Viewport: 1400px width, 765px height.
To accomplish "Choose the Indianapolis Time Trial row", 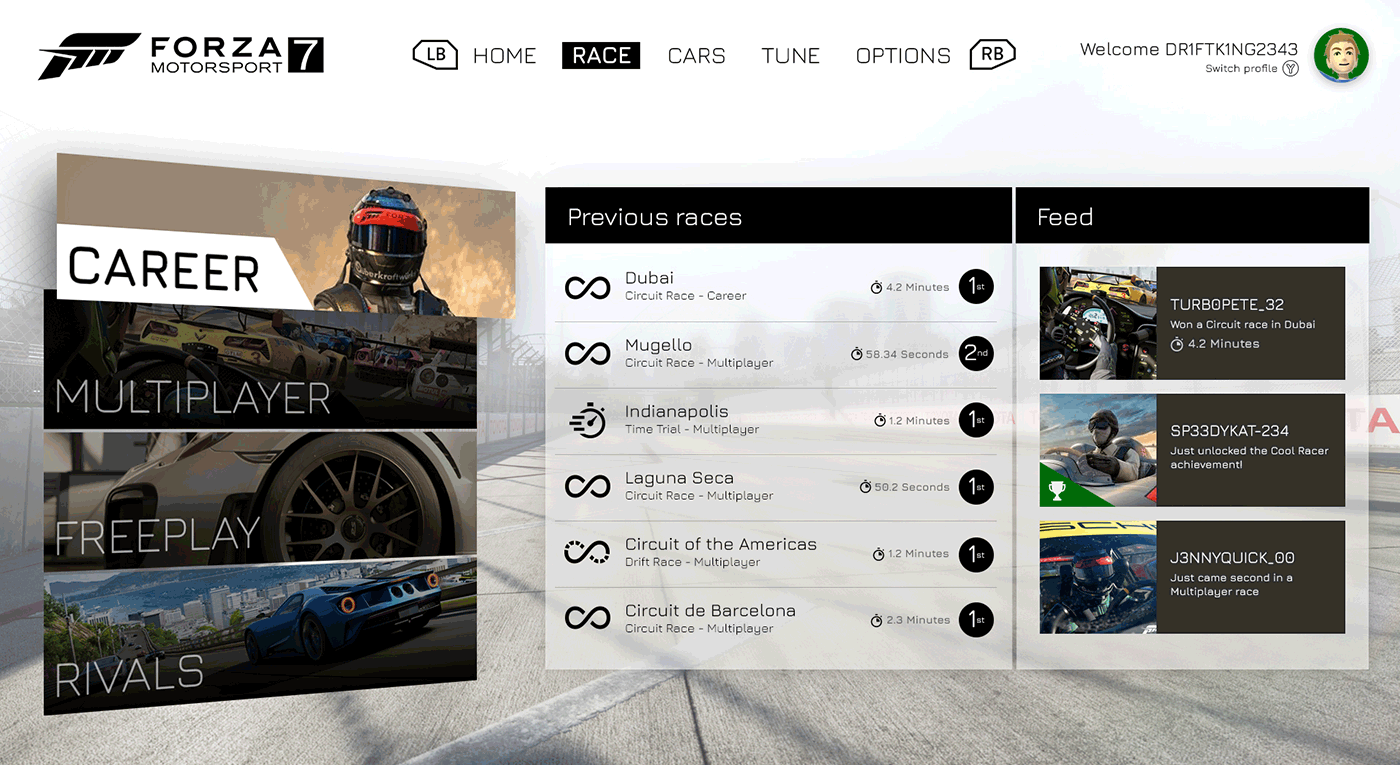I will tap(775, 421).
